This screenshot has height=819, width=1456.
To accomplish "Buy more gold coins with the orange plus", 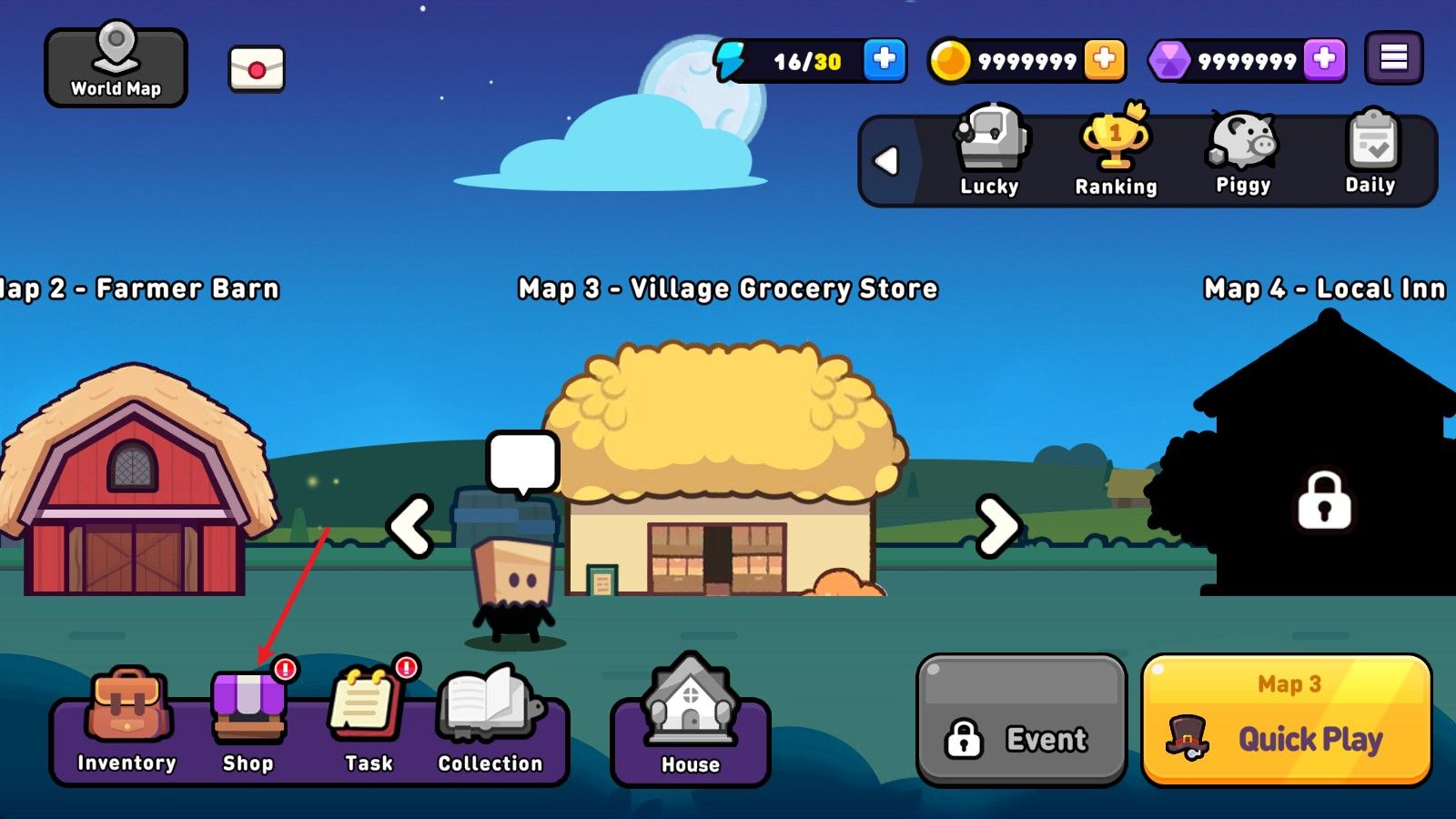I will click(1104, 60).
